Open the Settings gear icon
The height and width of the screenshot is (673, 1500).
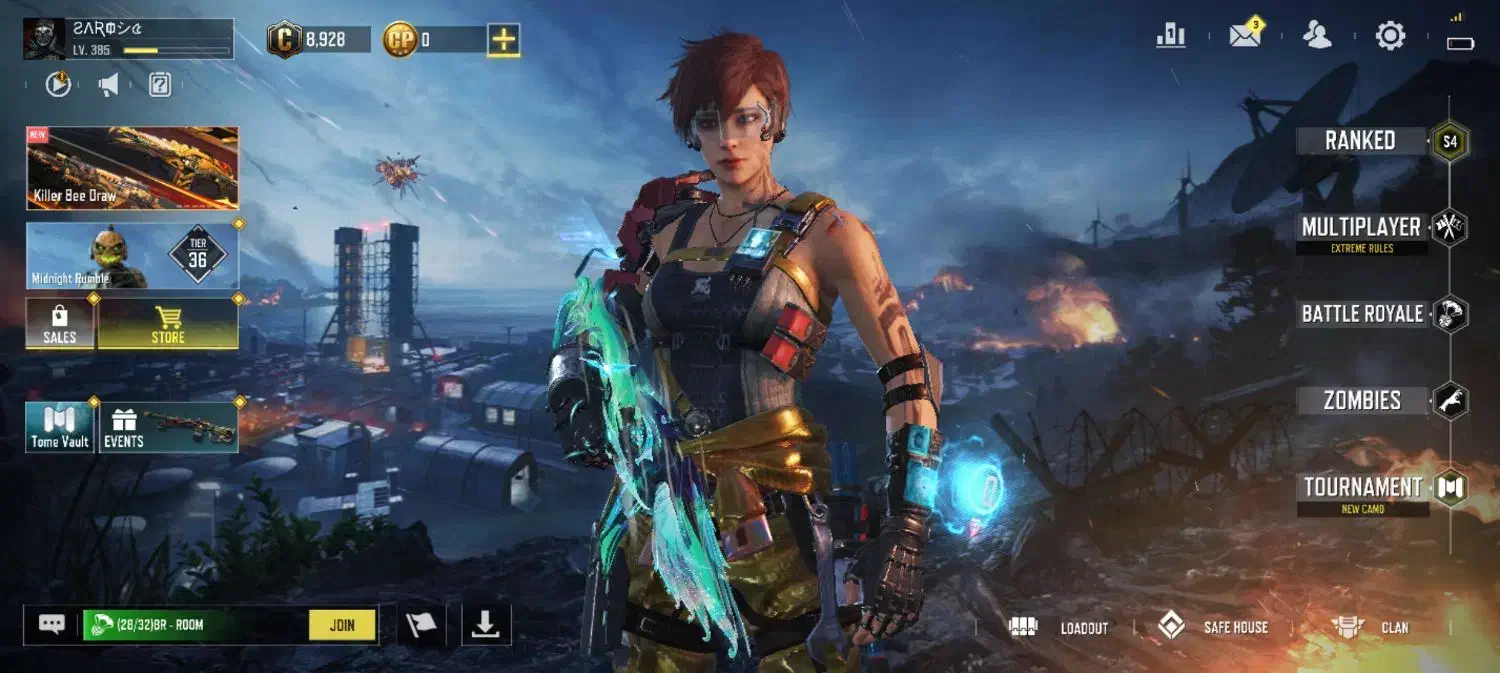click(1390, 37)
